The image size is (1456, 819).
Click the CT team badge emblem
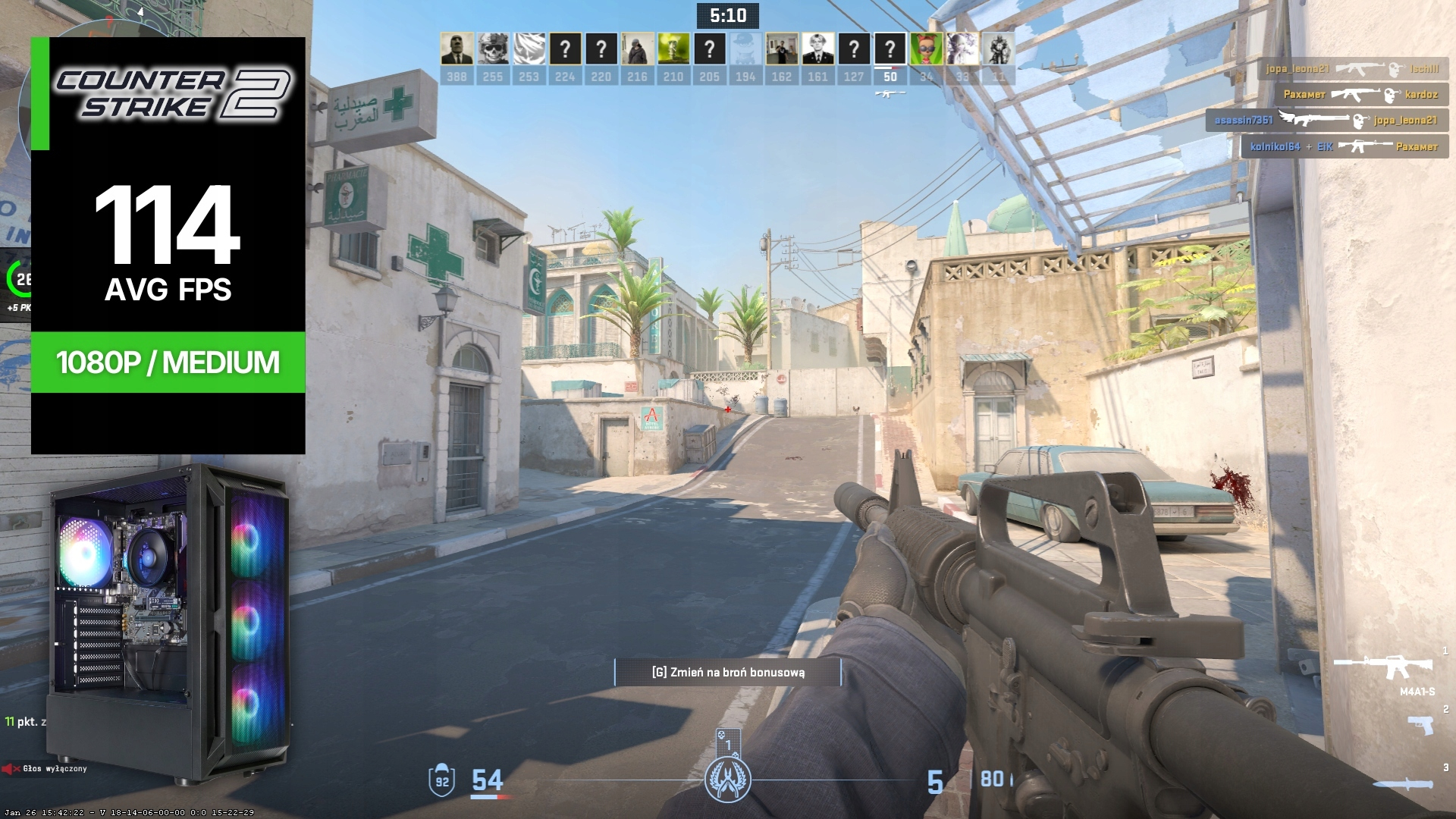point(727,779)
